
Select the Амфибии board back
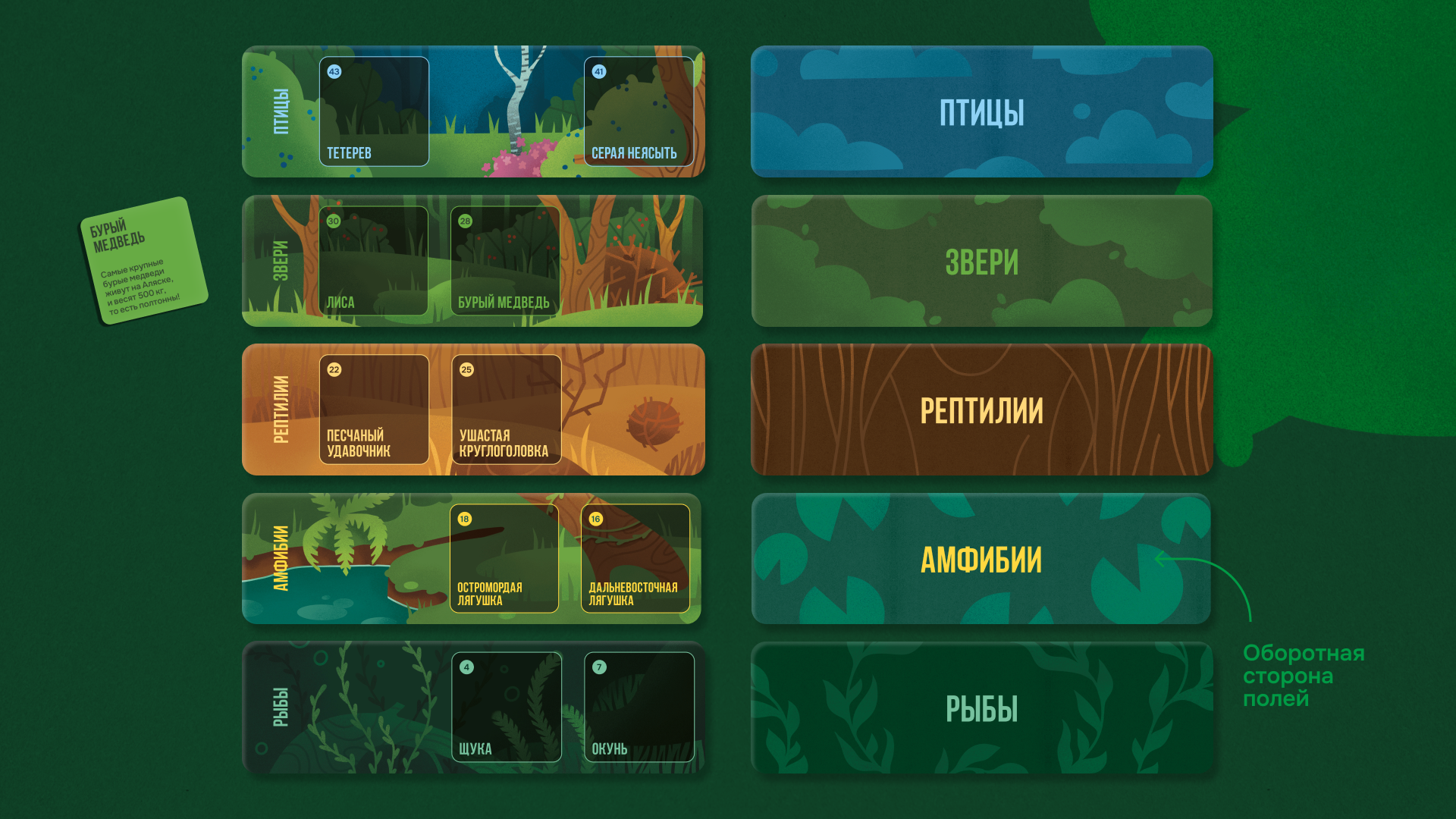981,559
